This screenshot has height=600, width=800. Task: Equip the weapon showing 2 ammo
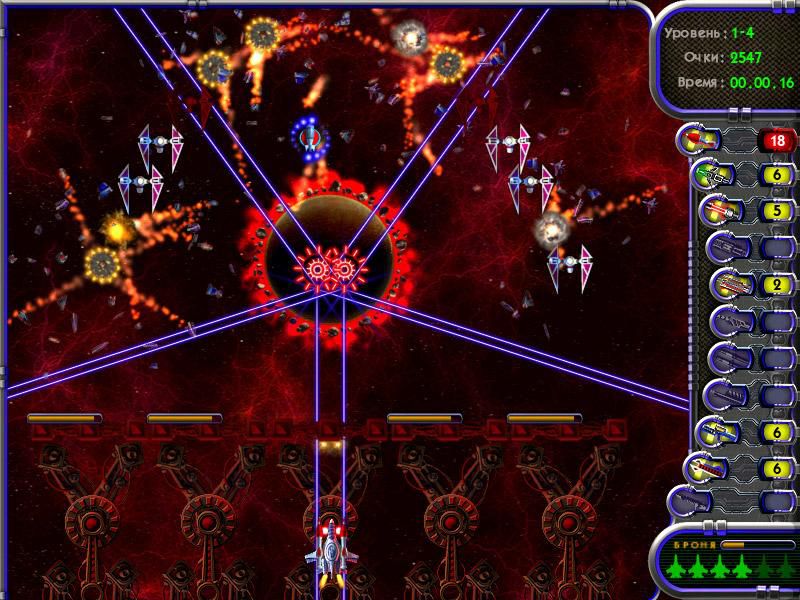click(727, 284)
